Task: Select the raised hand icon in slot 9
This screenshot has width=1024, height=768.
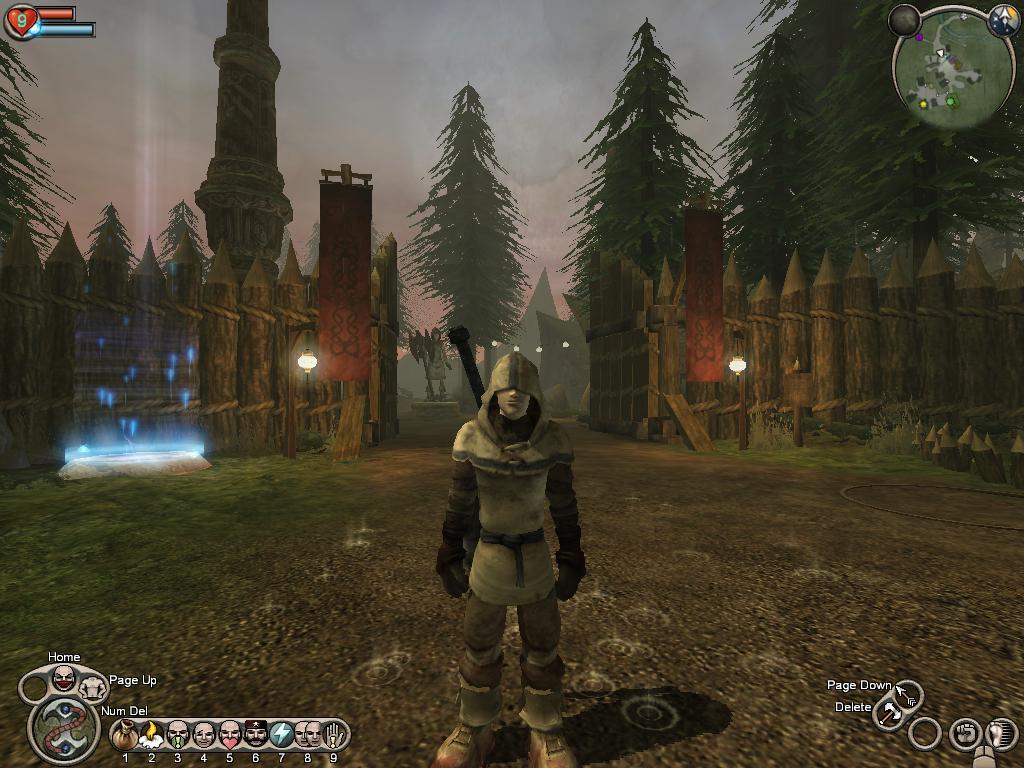Action: click(333, 735)
